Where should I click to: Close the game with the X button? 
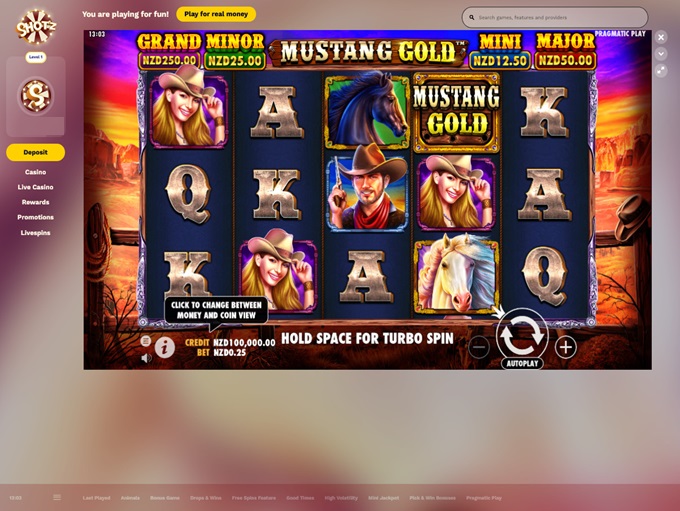661,37
